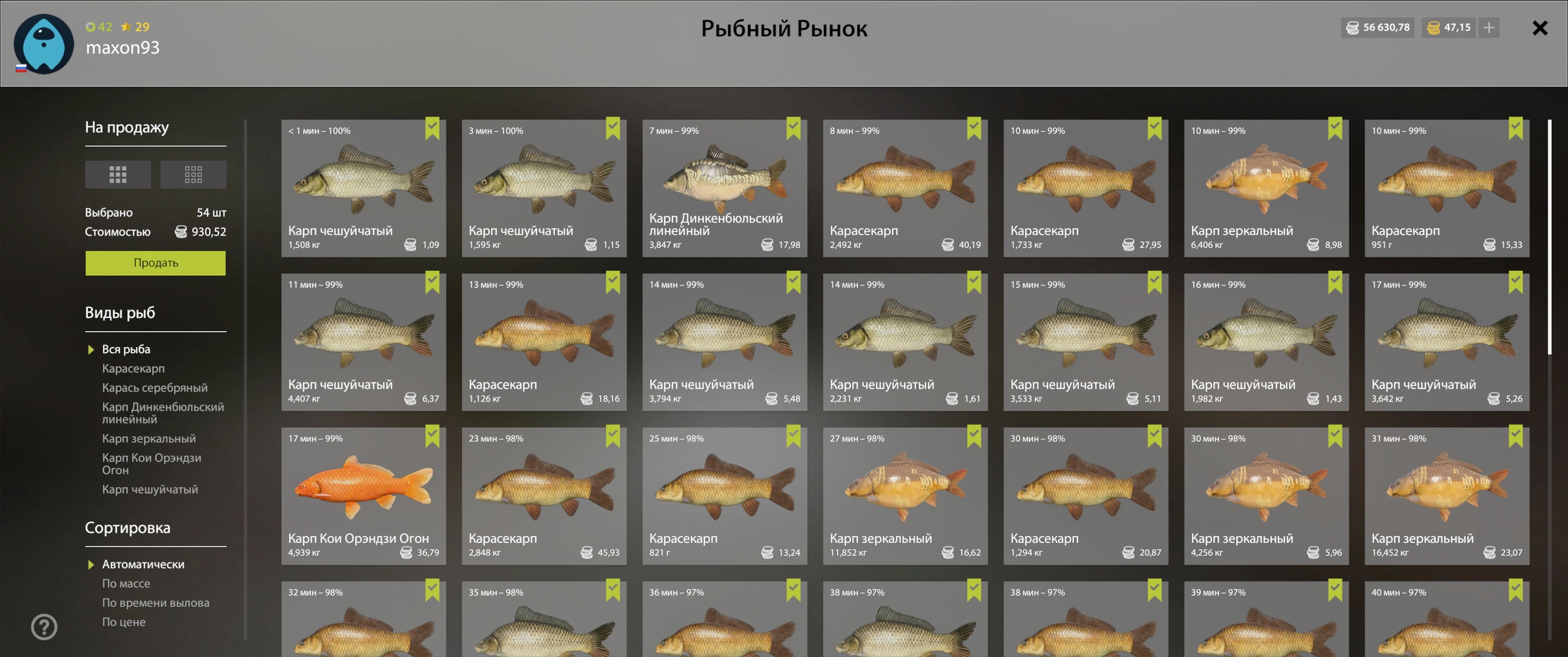Sort fish По цене
Image resolution: width=1568 pixels, height=657 pixels.
tap(124, 621)
